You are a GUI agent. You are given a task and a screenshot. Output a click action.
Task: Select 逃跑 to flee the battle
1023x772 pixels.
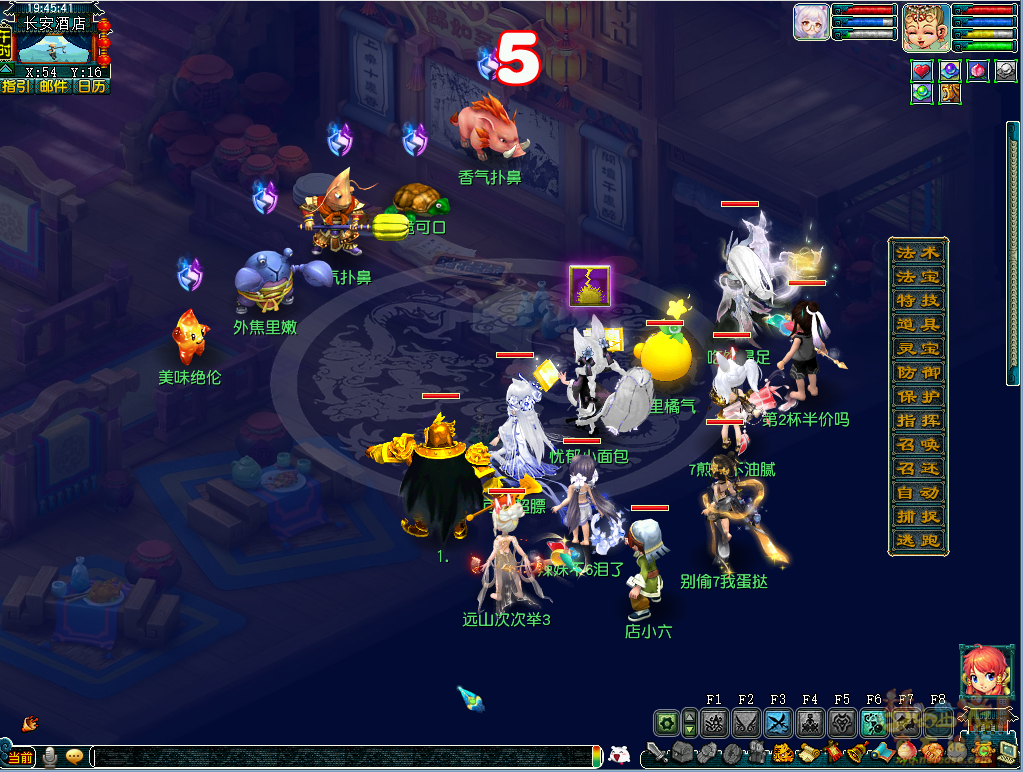(x=917, y=541)
